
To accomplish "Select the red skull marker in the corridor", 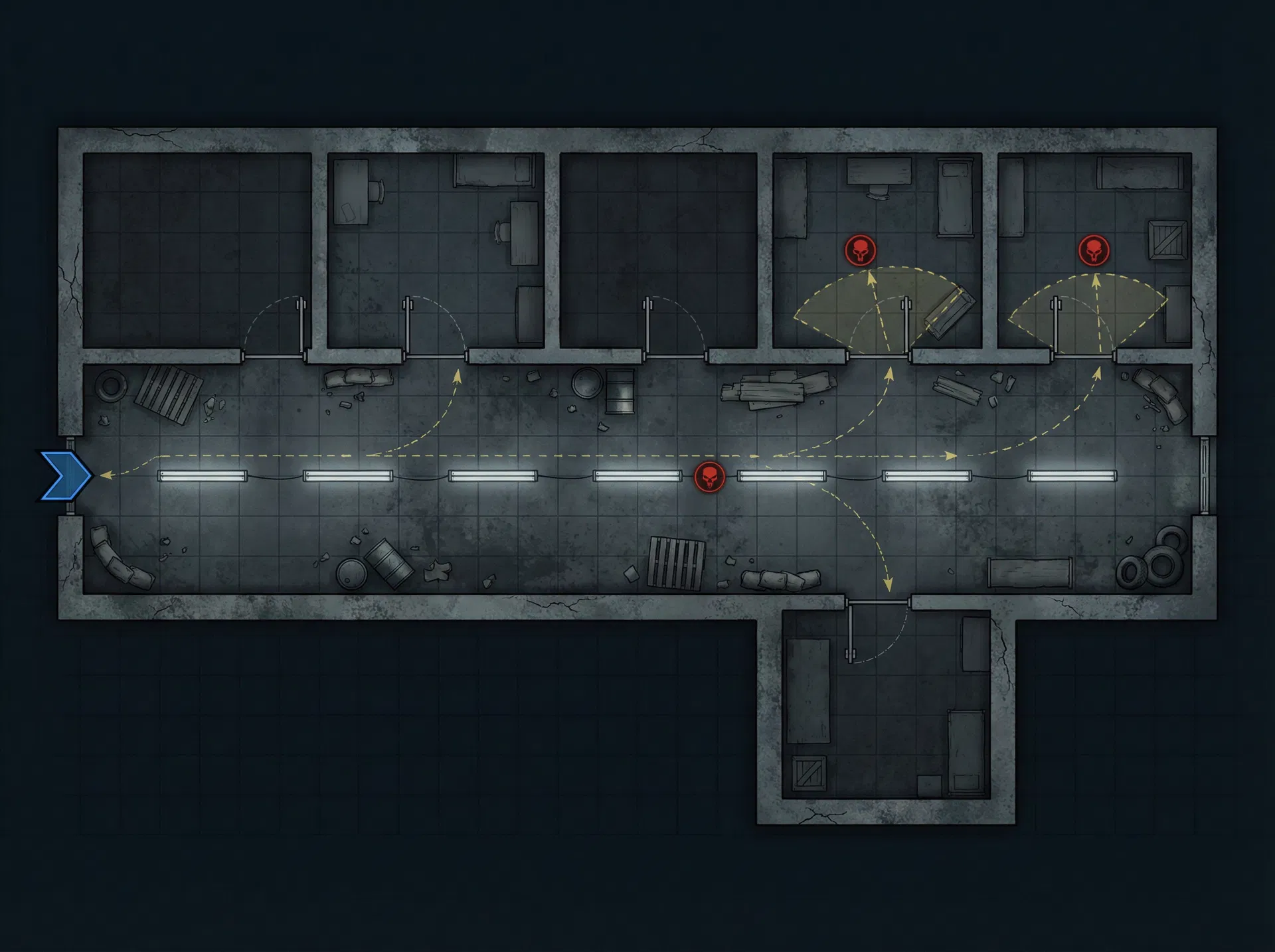I will (x=709, y=477).
